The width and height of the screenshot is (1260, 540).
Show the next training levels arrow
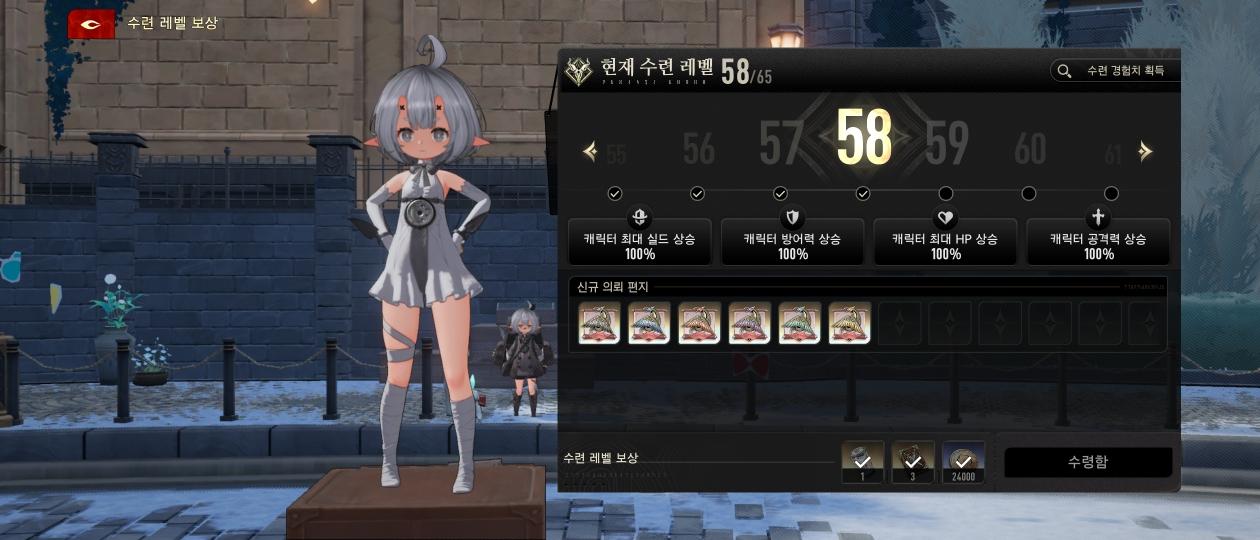(1145, 151)
